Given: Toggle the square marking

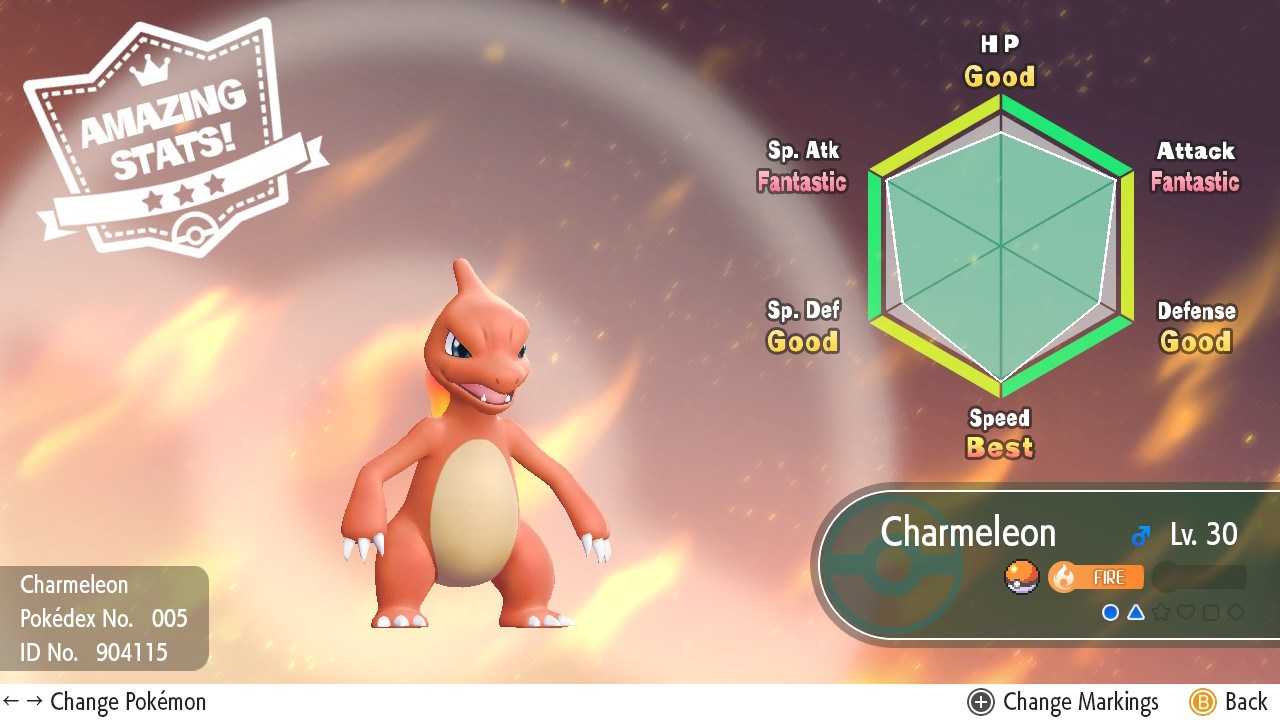Looking at the screenshot, I should click(1211, 612).
